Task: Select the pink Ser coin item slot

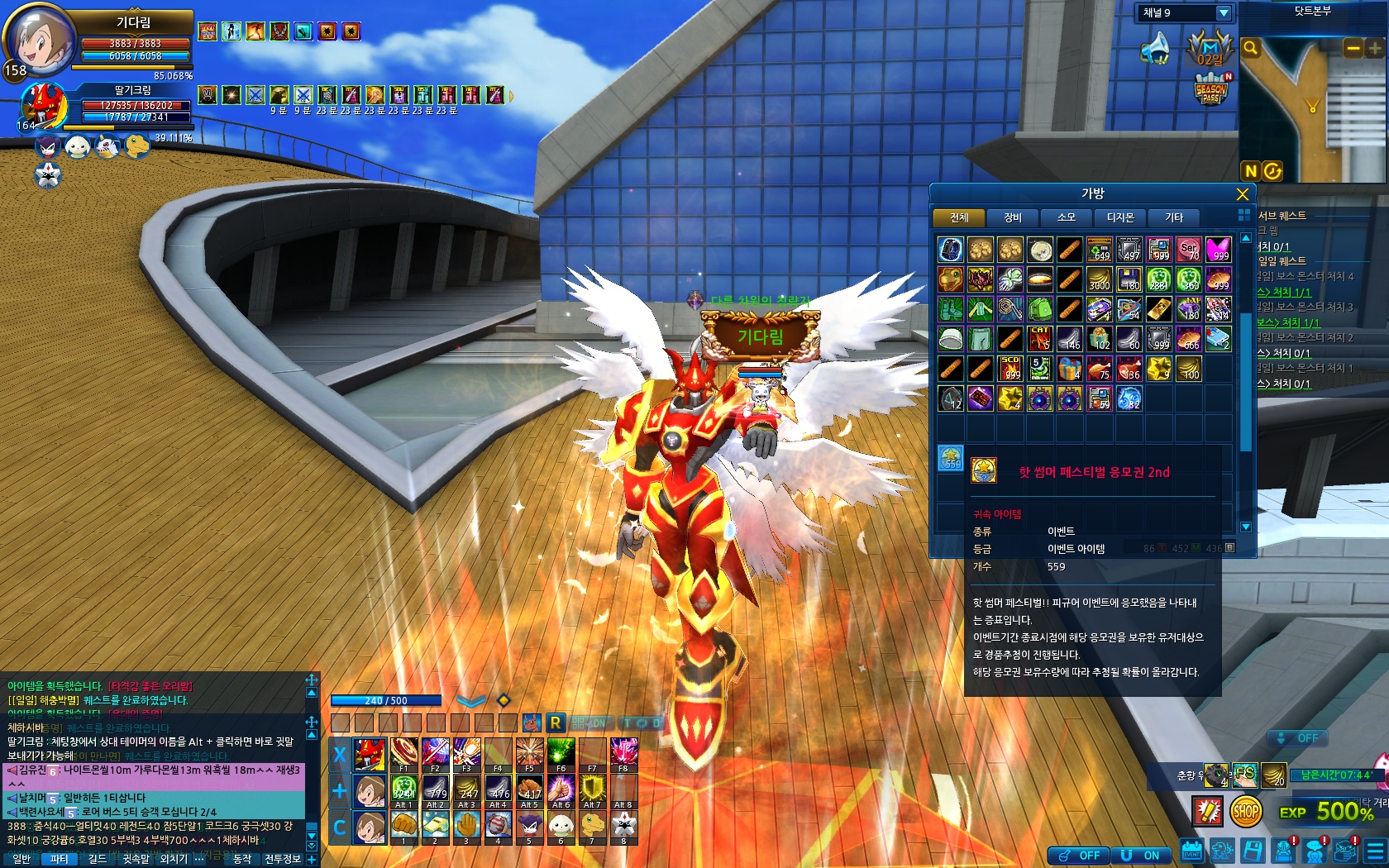Action: 1189,250
